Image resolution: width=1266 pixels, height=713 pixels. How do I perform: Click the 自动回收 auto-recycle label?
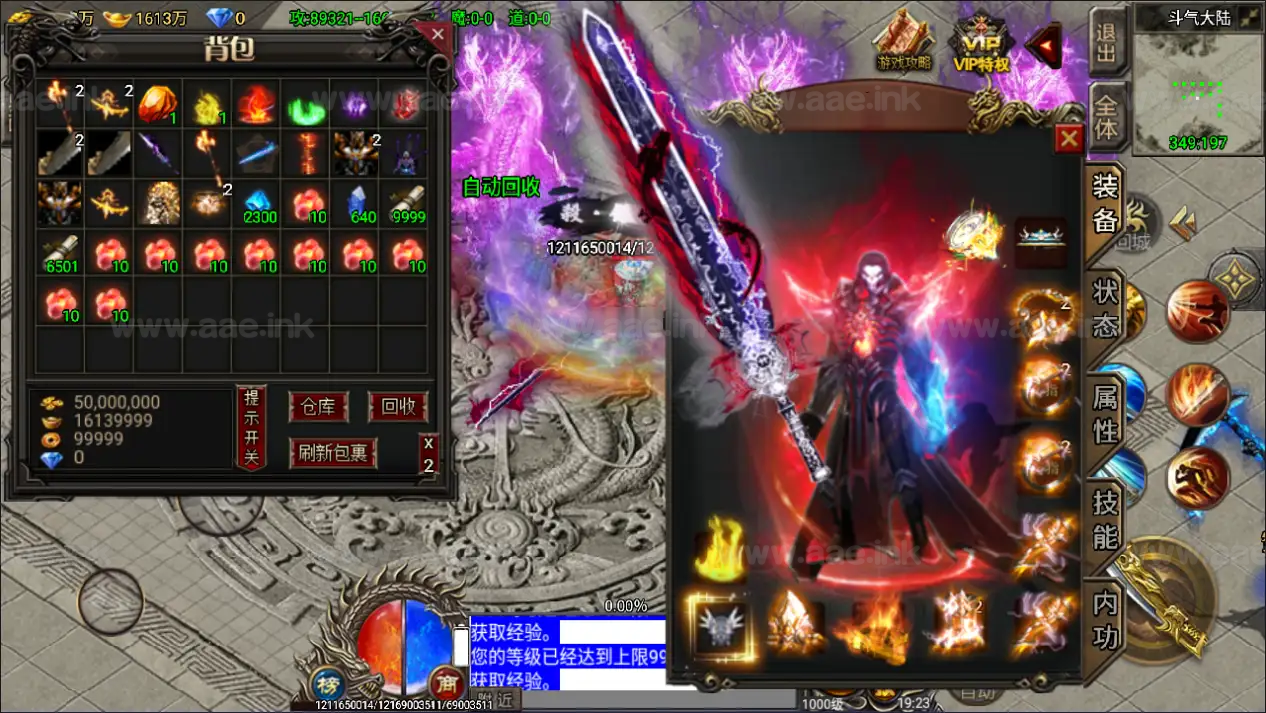click(501, 187)
